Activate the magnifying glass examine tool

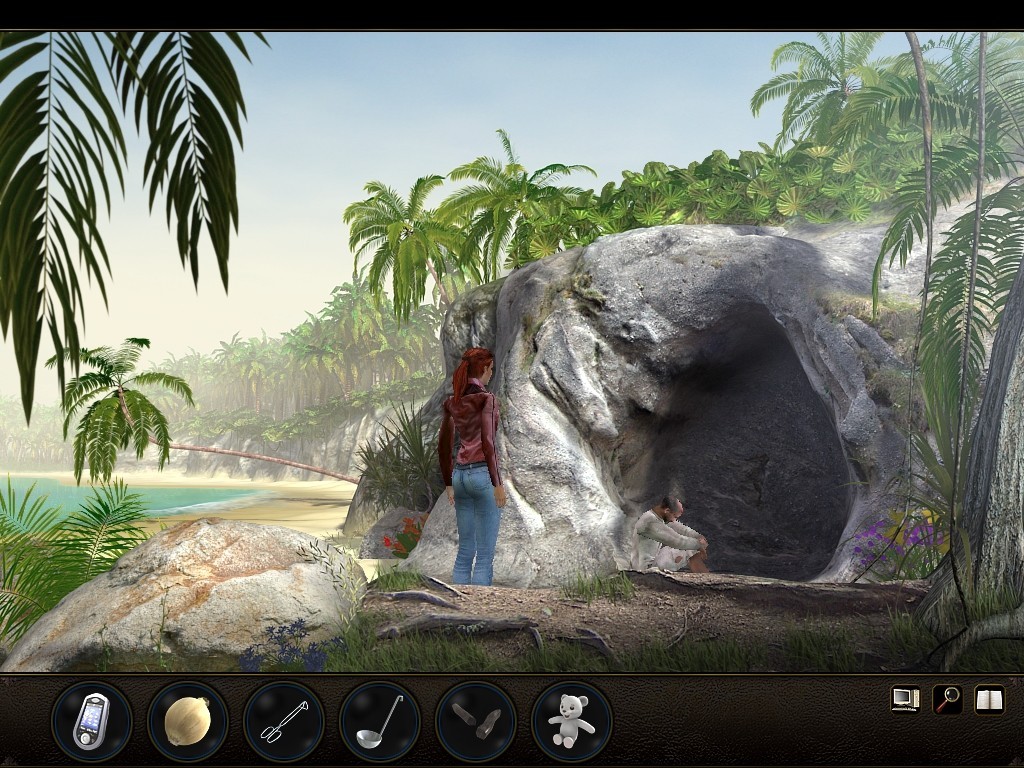947,699
